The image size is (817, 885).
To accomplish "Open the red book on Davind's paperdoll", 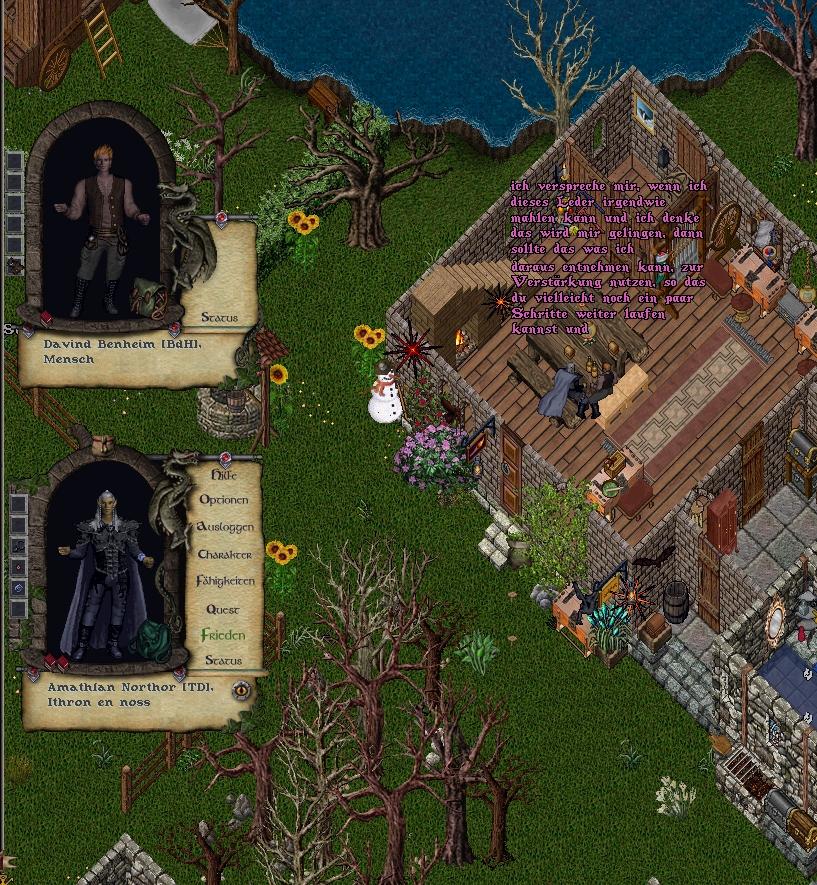I will 46,319.
